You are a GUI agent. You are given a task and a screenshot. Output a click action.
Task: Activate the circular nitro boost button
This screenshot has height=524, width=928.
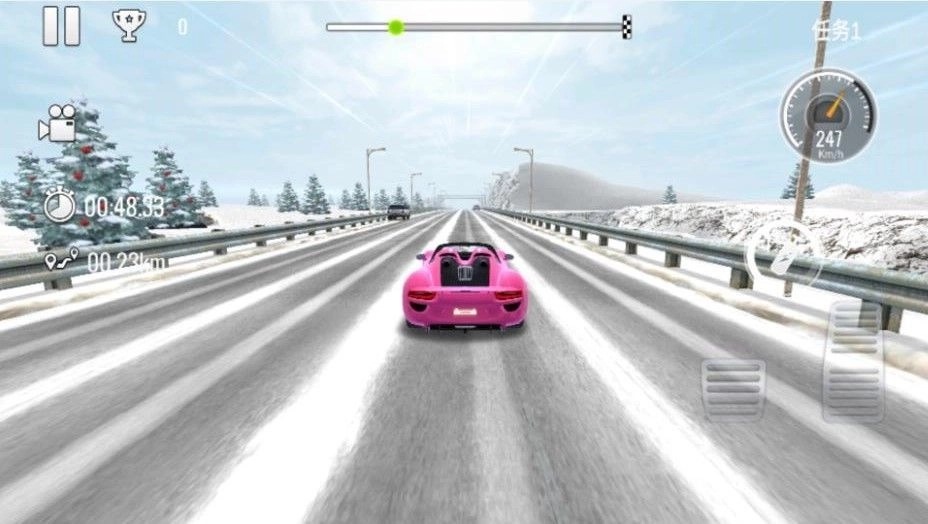tap(785, 255)
